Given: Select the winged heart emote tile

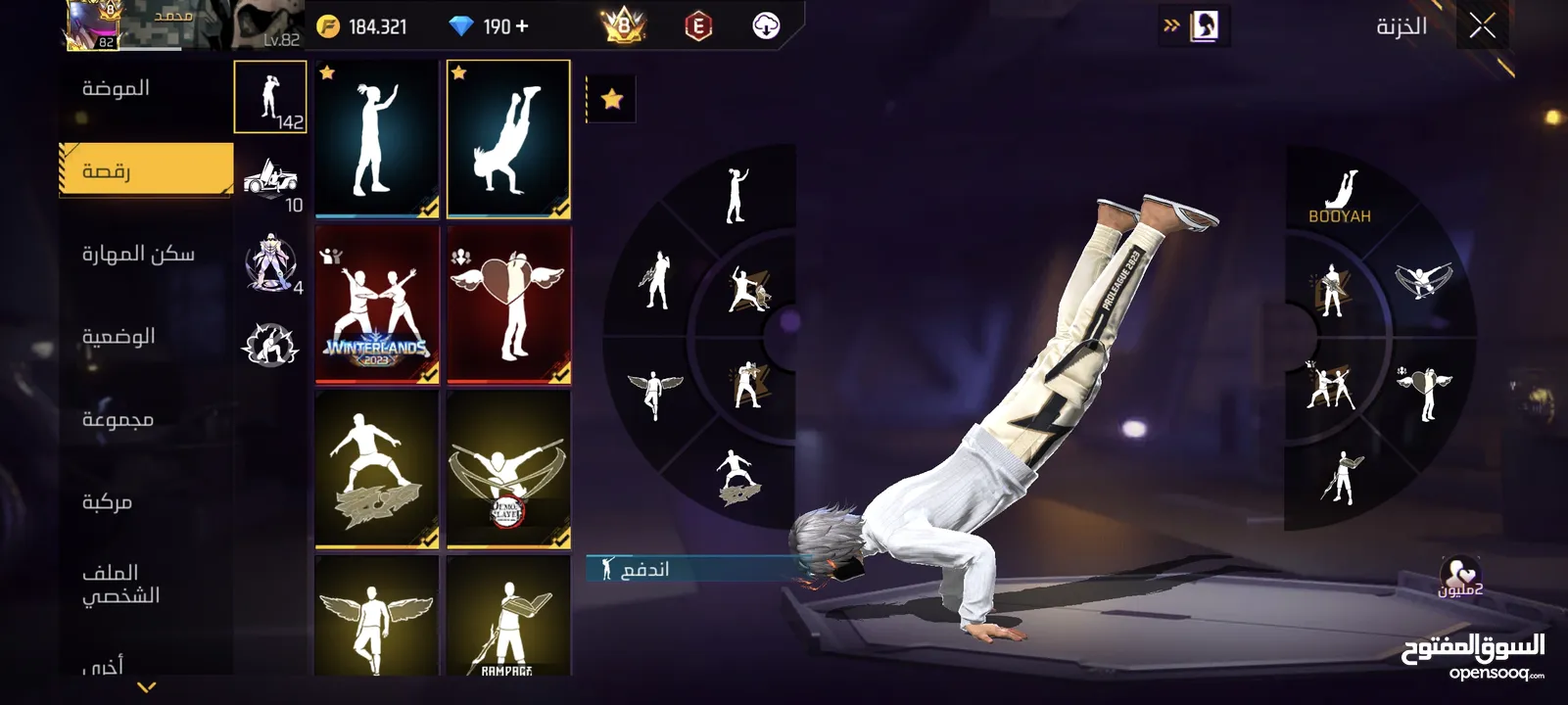Looking at the screenshot, I should coord(508,305).
